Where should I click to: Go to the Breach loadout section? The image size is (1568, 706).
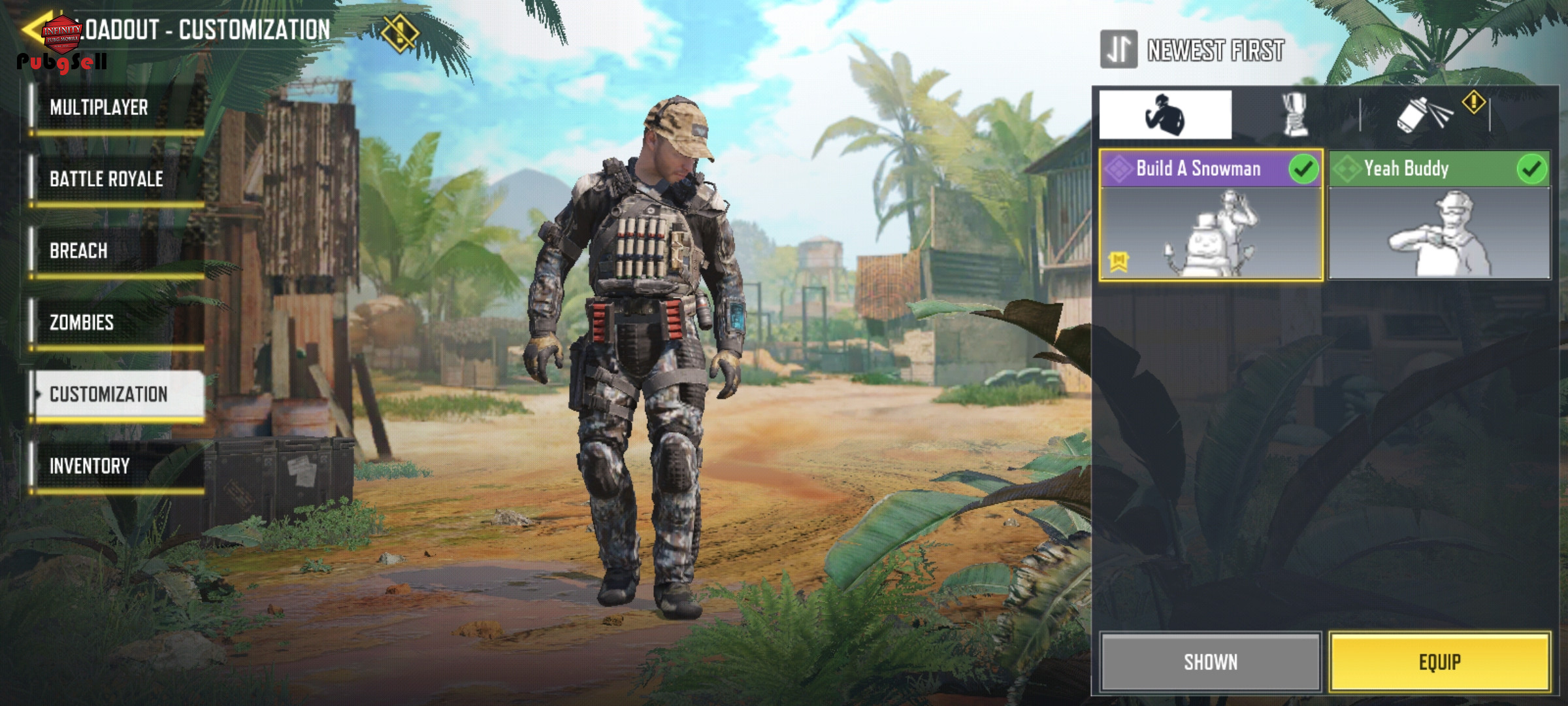118,251
